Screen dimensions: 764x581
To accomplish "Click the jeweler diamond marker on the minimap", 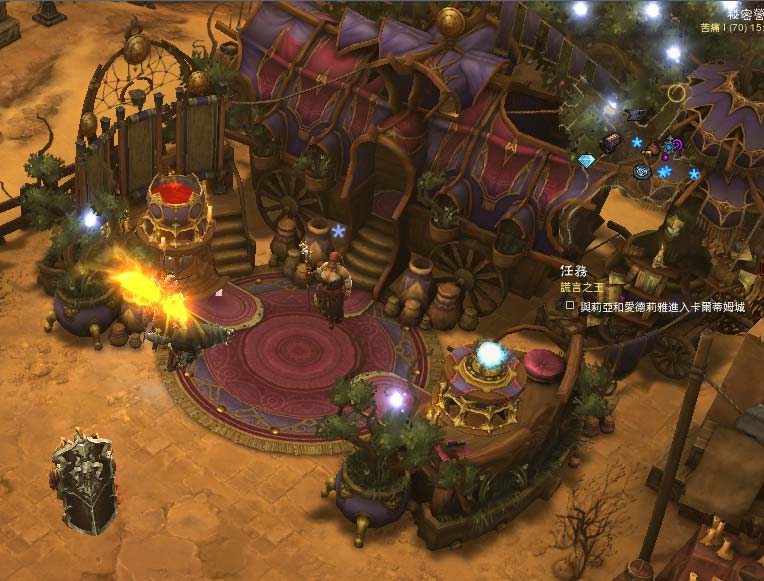I will [x=587, y=161].
